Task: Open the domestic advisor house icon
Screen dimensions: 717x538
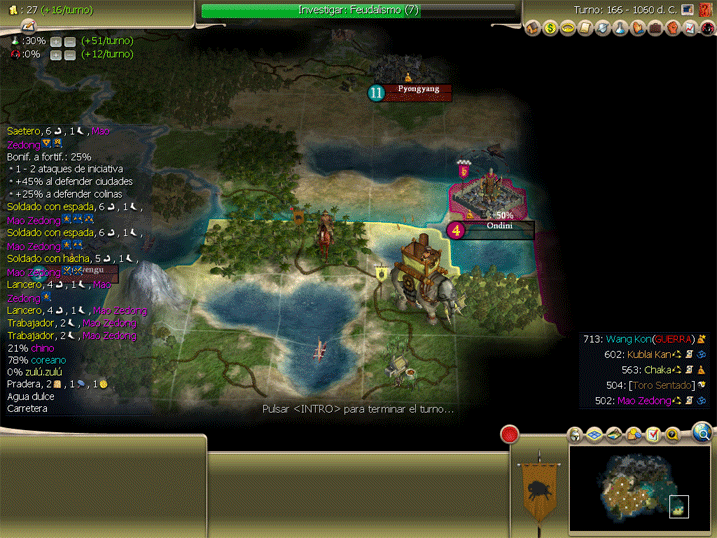Action: (532, 28)
